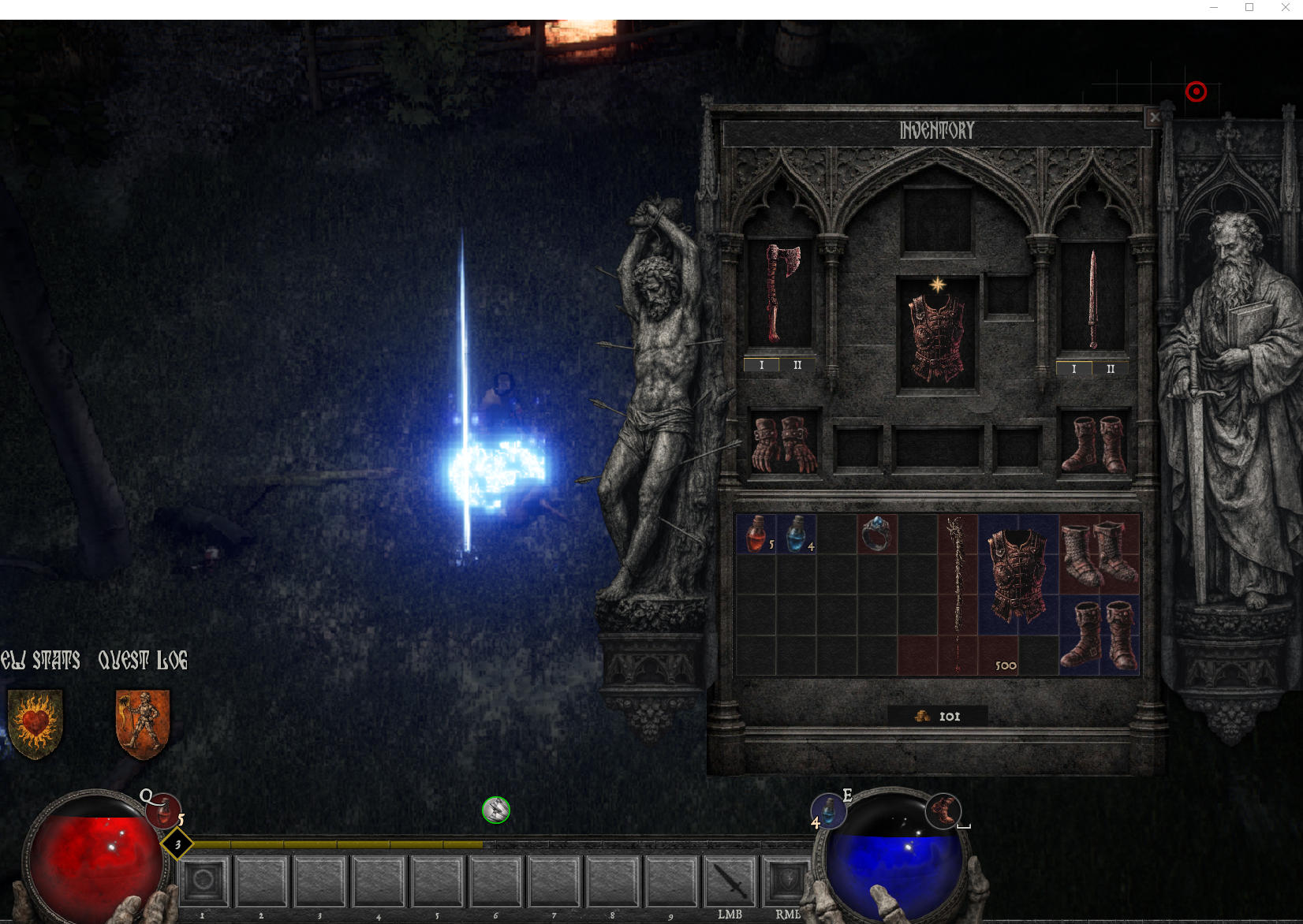The image size is (1303, 924).
Task: Maximize the game window
Action: pos(1249,8)
